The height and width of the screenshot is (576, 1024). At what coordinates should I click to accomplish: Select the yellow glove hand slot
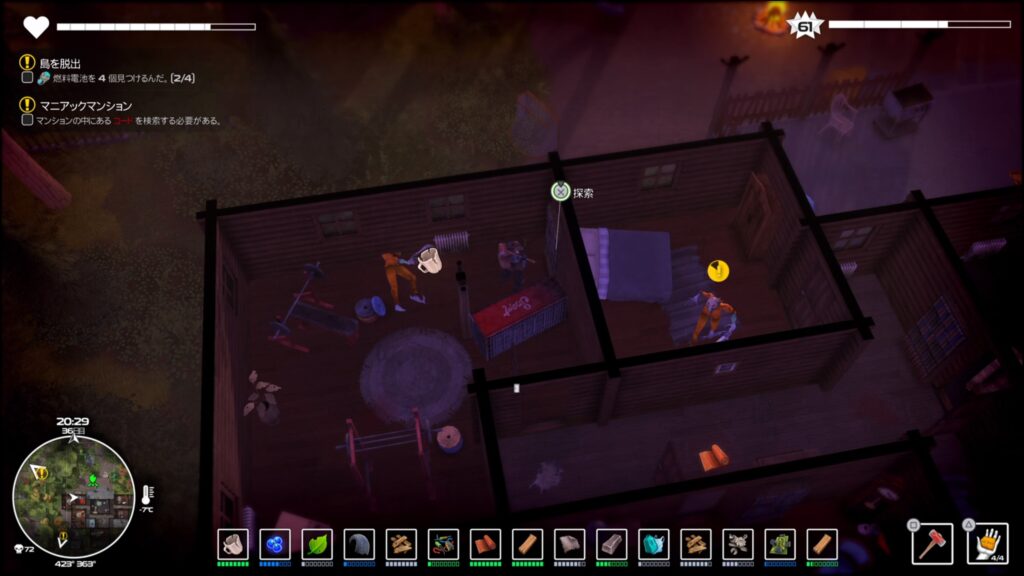click(x=987, y=543)
